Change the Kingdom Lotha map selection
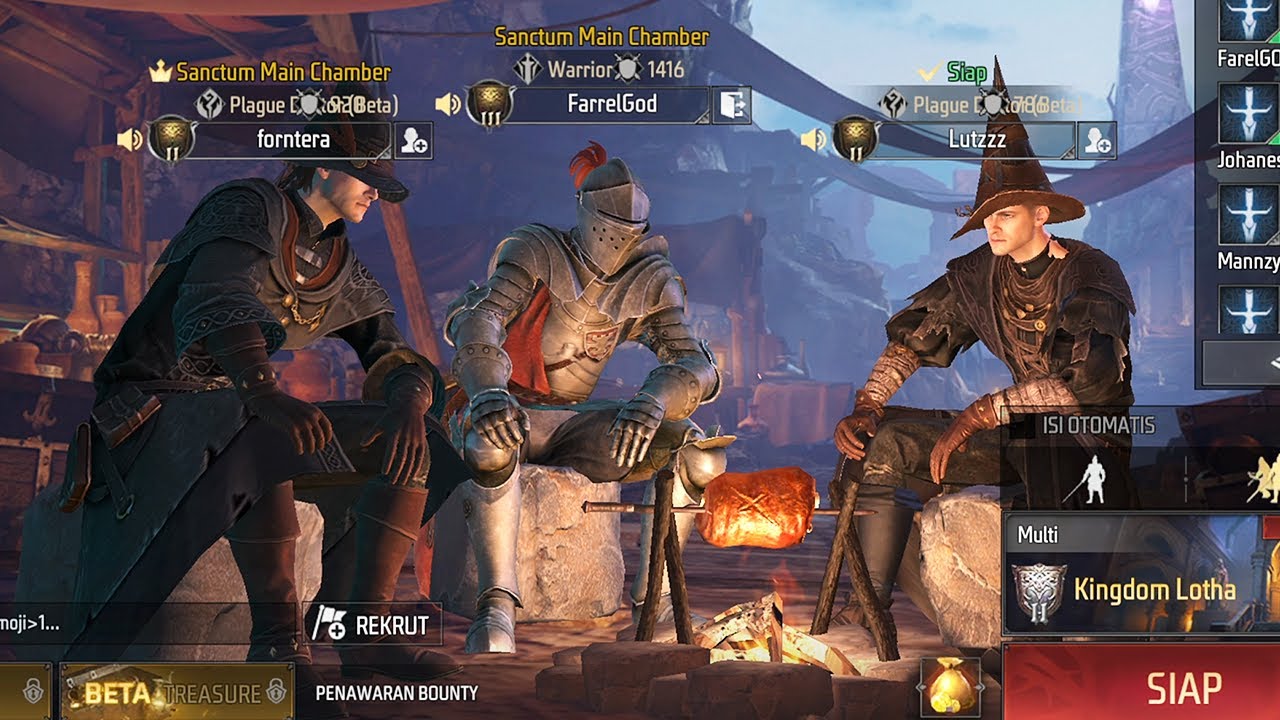The image size is (1280, 720). tap(1142, 590)
